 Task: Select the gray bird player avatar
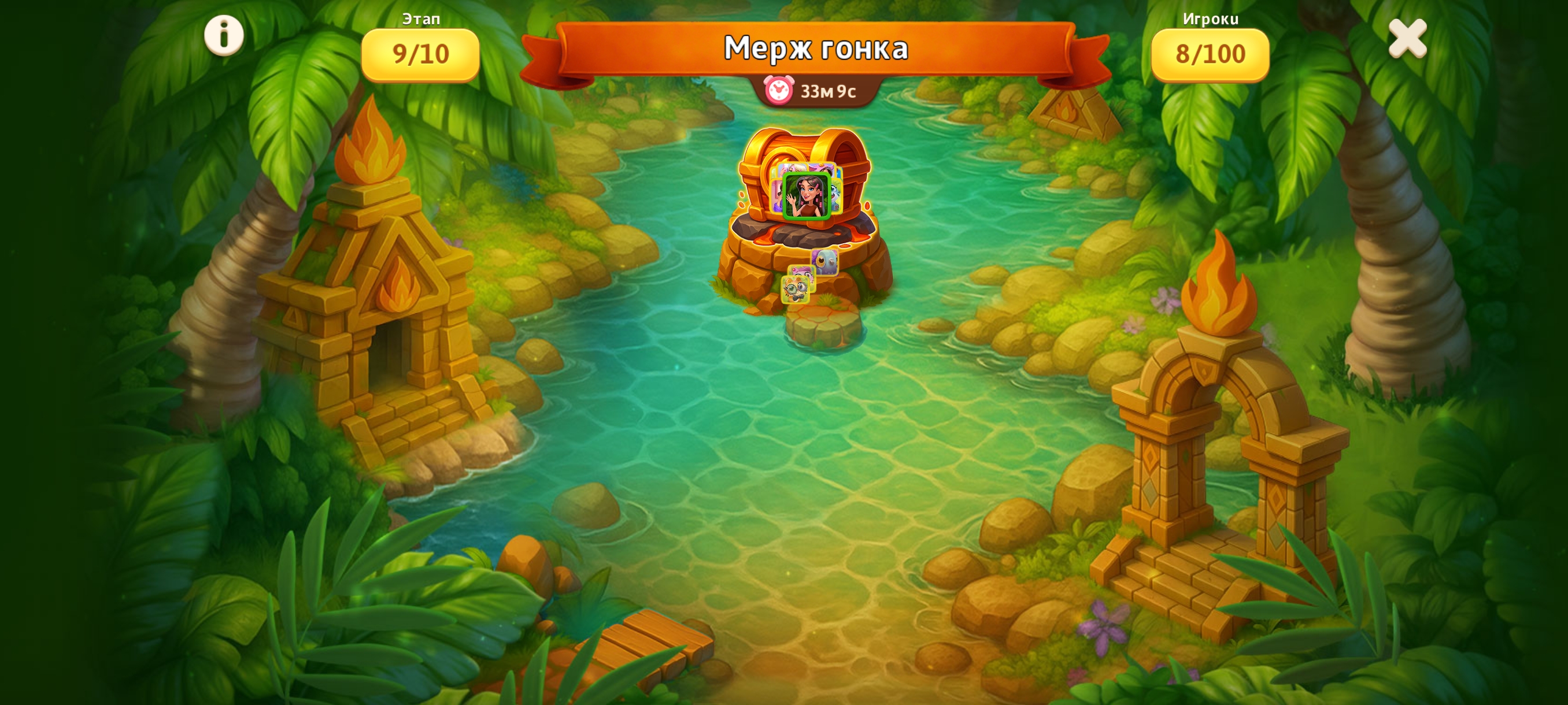825,262
